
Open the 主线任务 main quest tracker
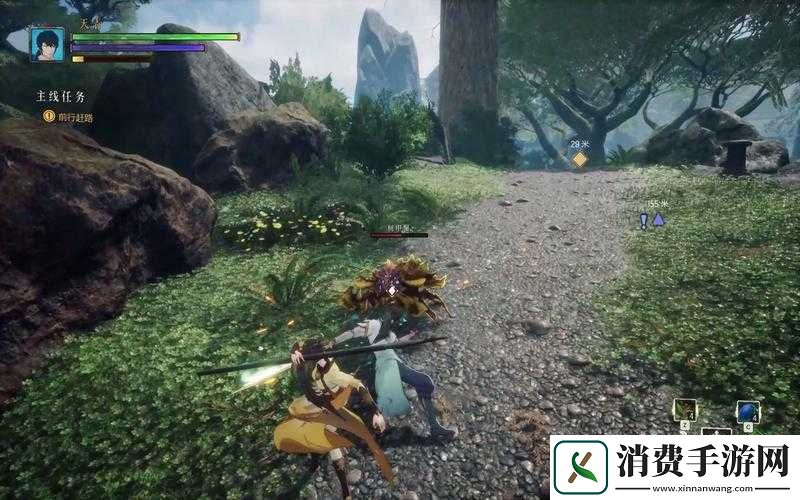[60, 97]
